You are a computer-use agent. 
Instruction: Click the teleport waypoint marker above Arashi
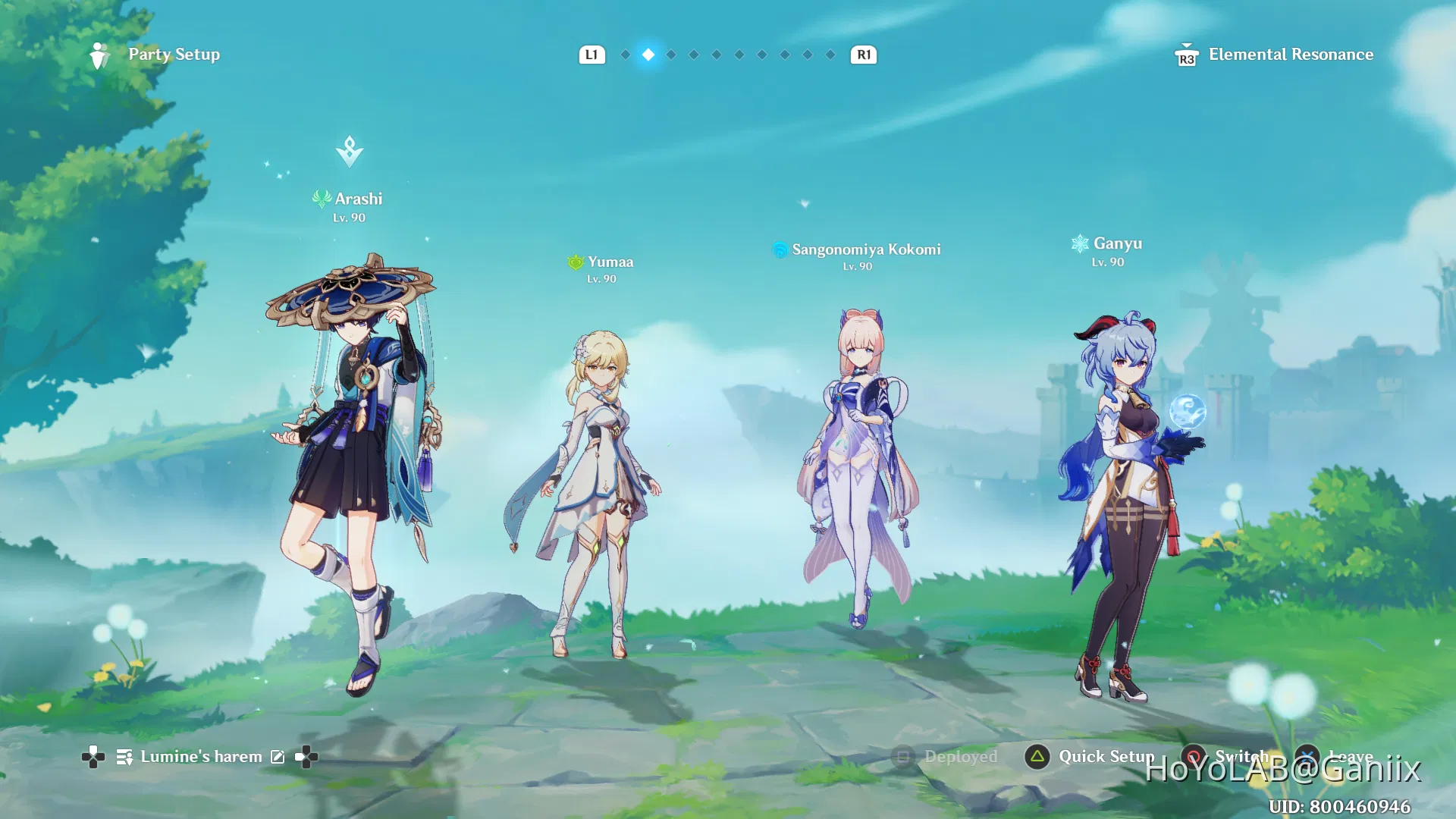[x=348, y=150]
